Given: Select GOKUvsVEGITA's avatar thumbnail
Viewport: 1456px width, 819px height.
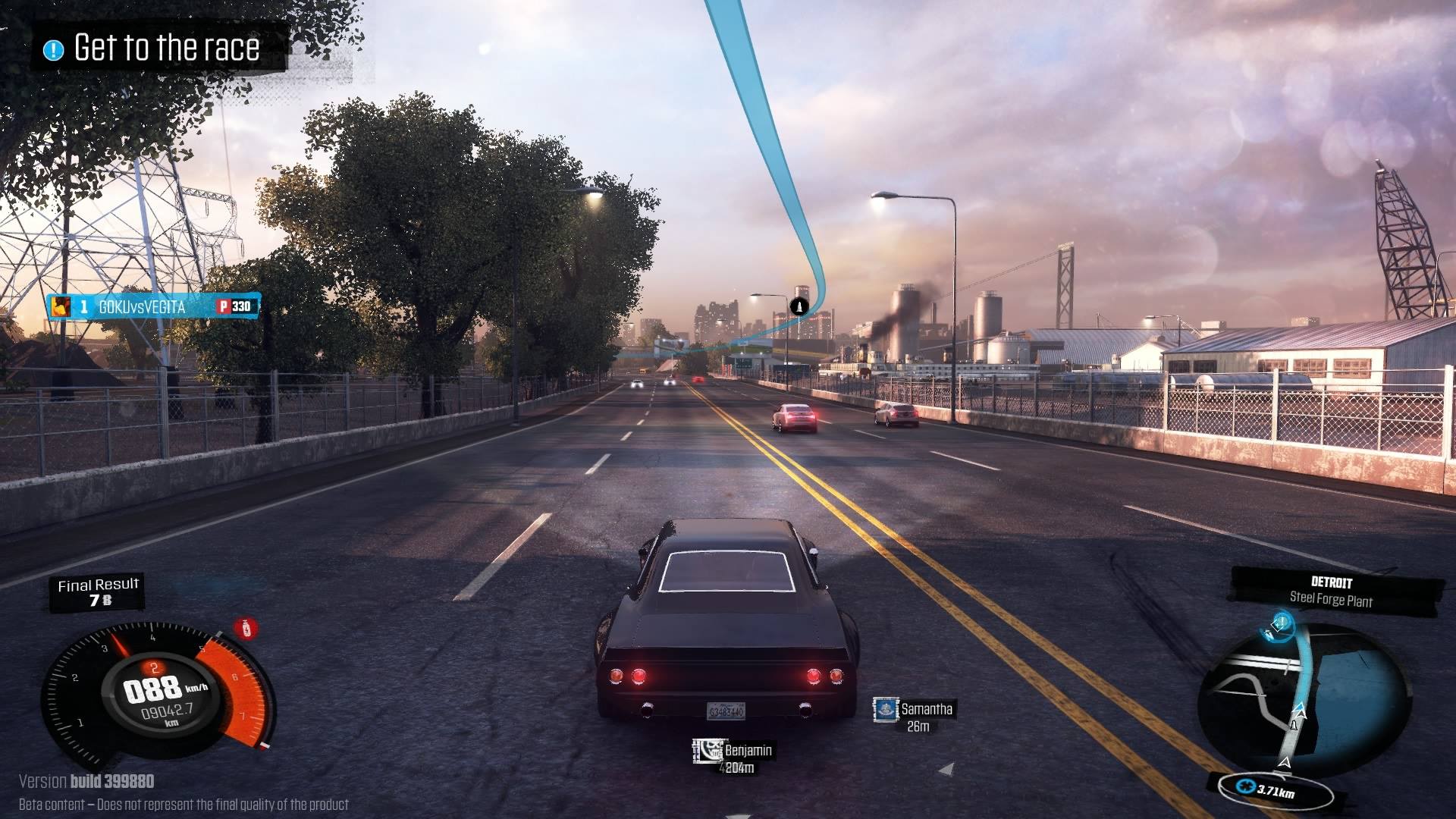Looking at the screenshot, I should click(61, 306).
